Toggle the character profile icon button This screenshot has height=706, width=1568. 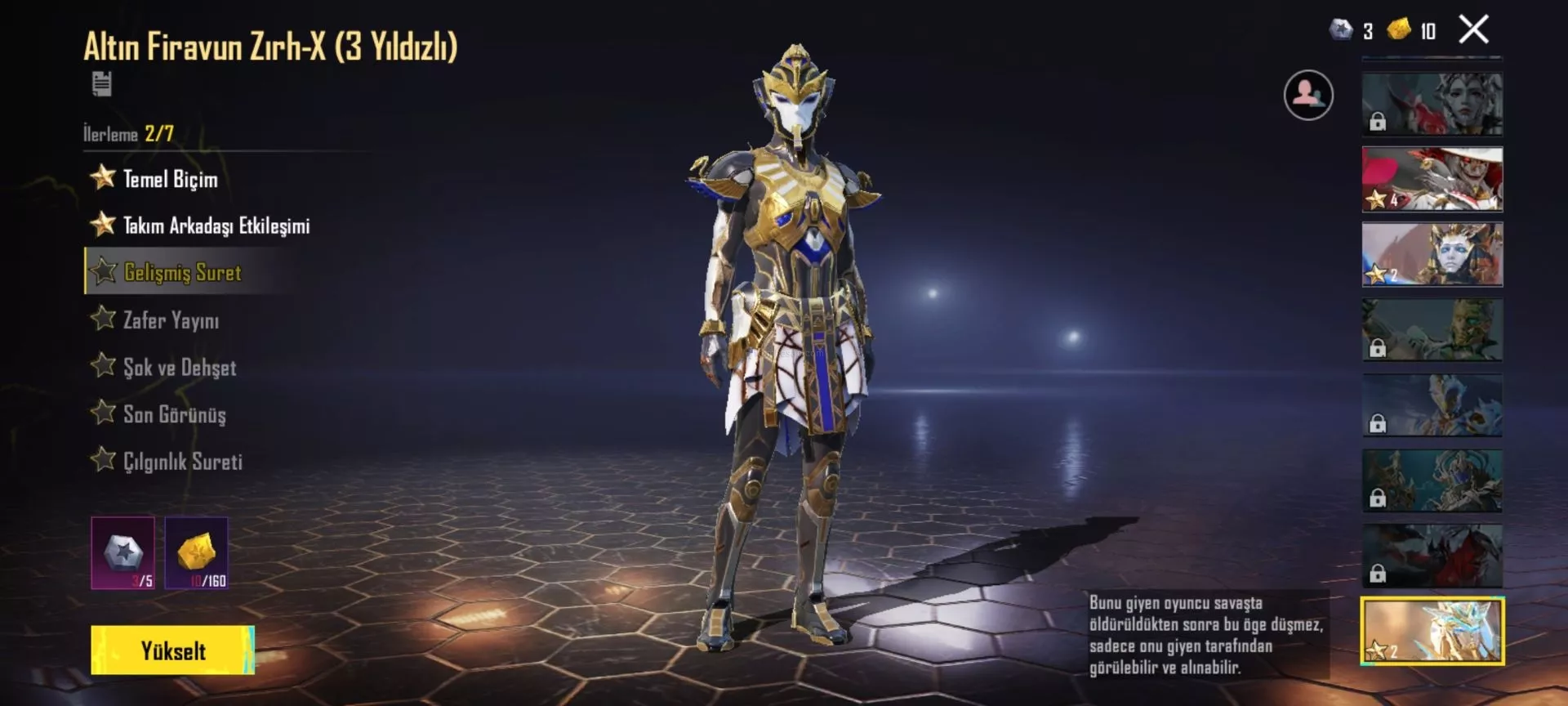click(1308, 95)
